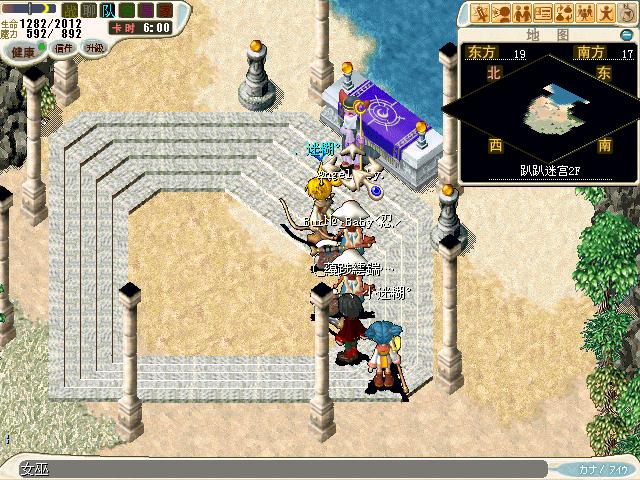Image resolution: width=640 pixels, height=480 pixels.
Task: Toggle the 队 team mode button
Action: point(107,9)
